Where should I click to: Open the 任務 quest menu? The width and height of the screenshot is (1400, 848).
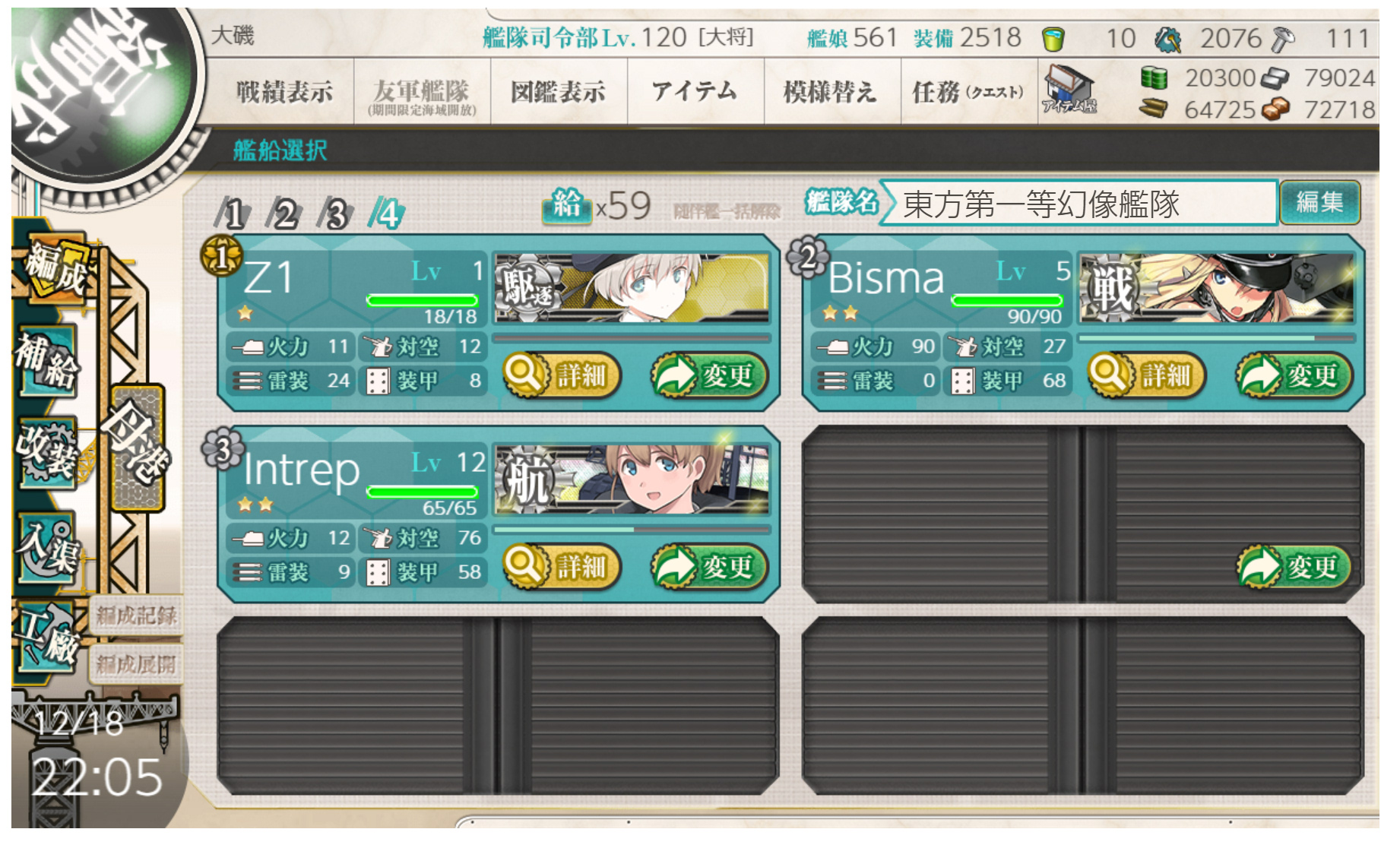(x=967, y=92)
